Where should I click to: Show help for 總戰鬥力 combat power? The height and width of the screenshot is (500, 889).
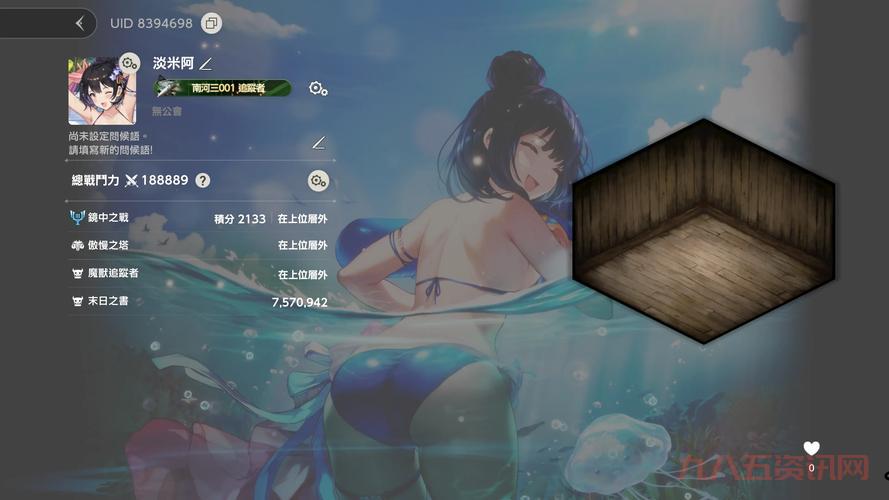[203, 181]
